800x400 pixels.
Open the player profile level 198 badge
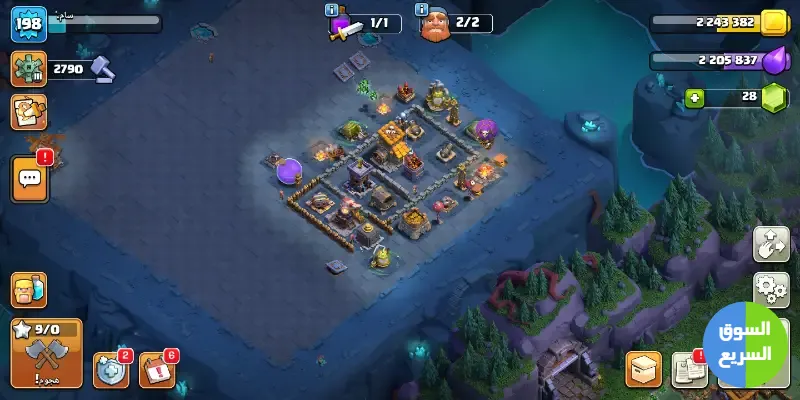29,24
